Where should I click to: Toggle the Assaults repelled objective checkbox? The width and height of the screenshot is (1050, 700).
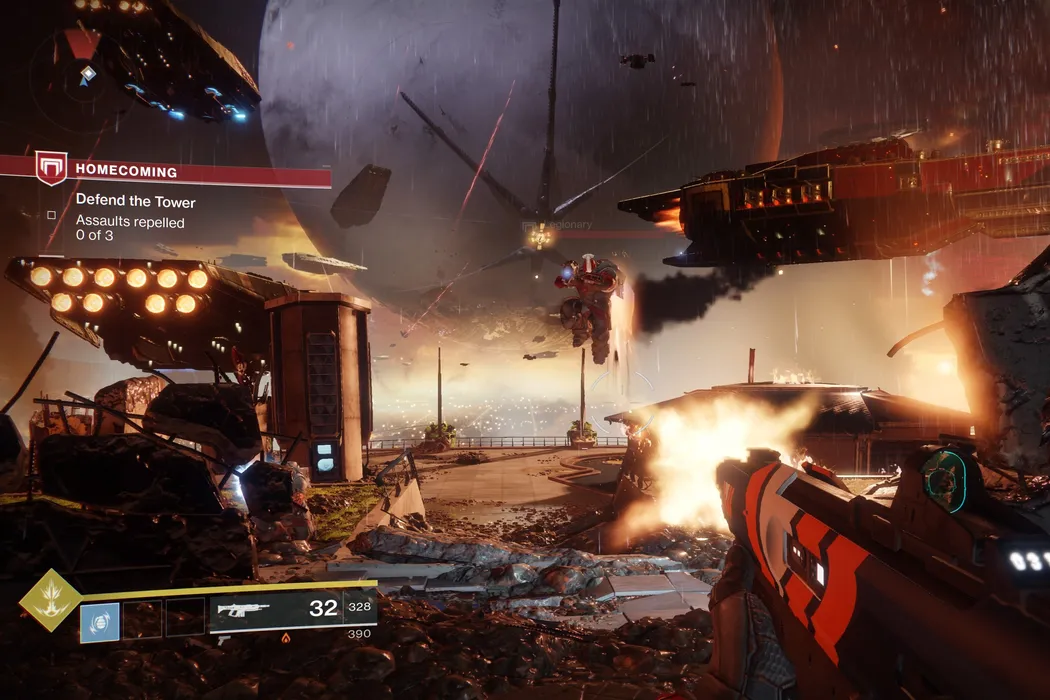52,214
